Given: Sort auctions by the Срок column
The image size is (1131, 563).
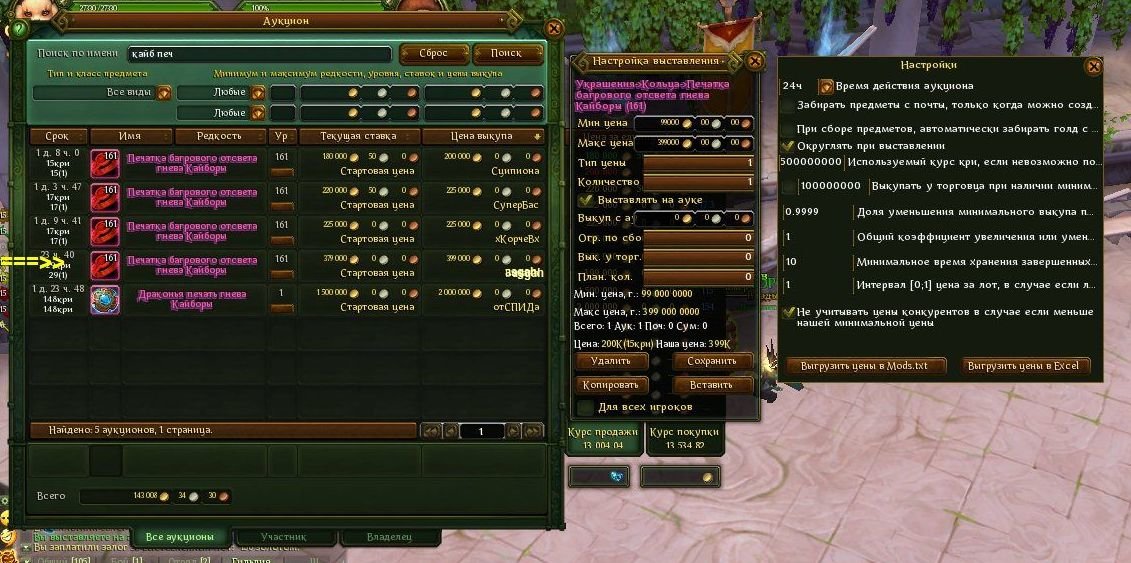Looking at the screenshot, I should click(57, 136).
